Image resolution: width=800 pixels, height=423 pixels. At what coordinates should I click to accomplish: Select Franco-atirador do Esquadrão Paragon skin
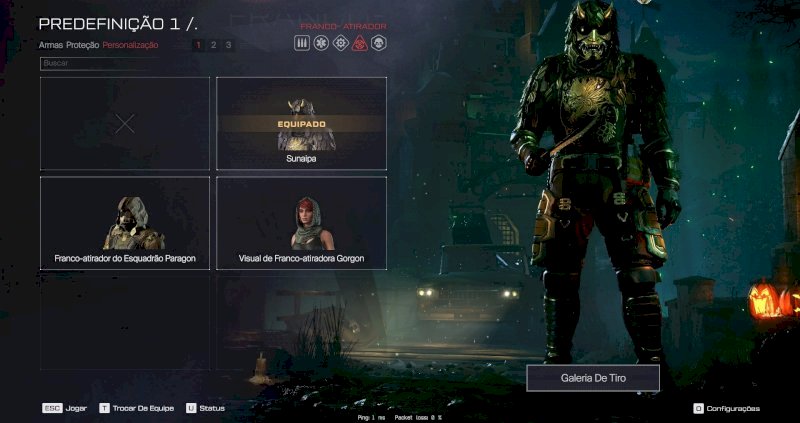point(125,223)
